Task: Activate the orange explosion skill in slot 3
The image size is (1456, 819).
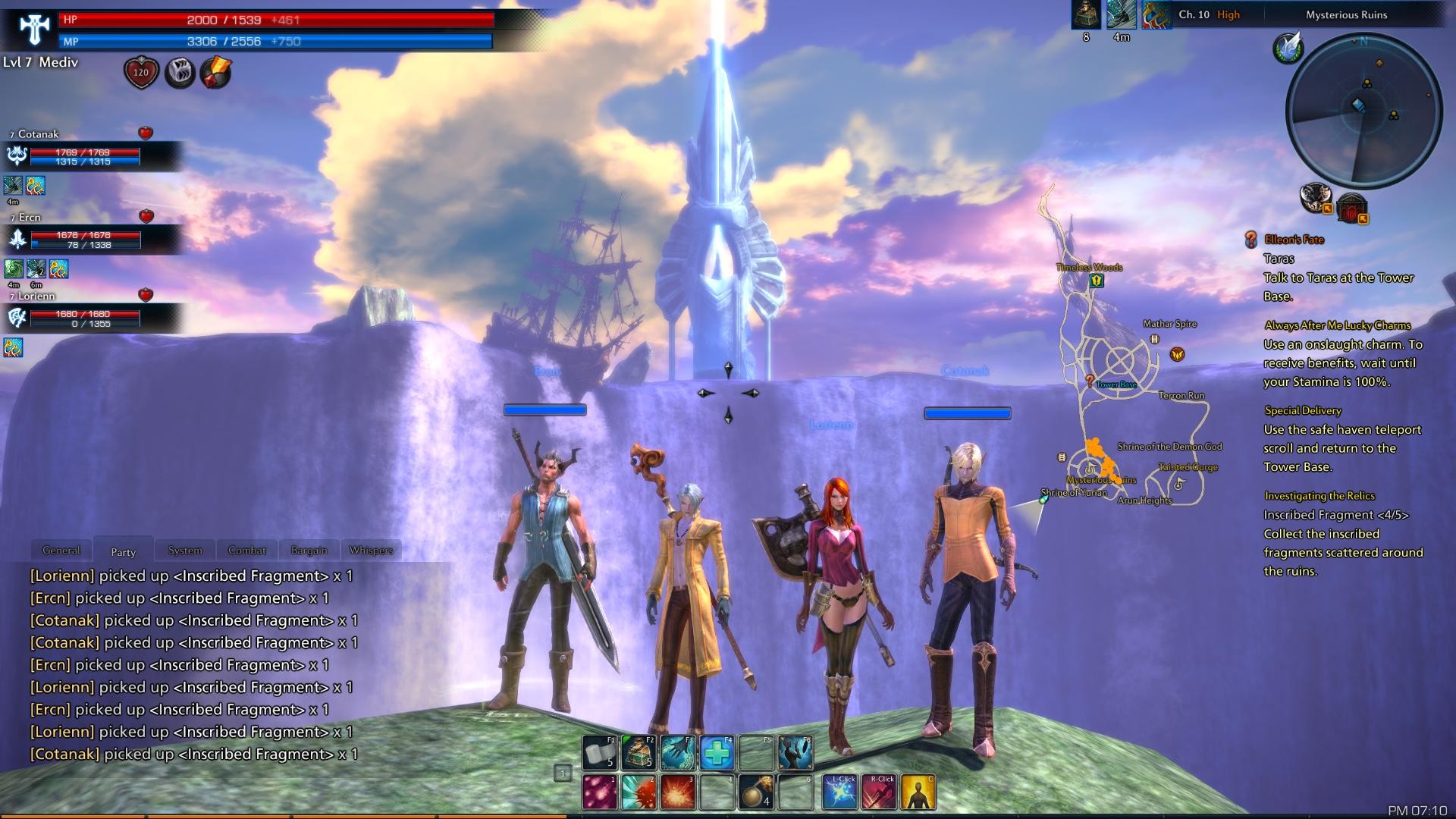Action: click(678, 792)
